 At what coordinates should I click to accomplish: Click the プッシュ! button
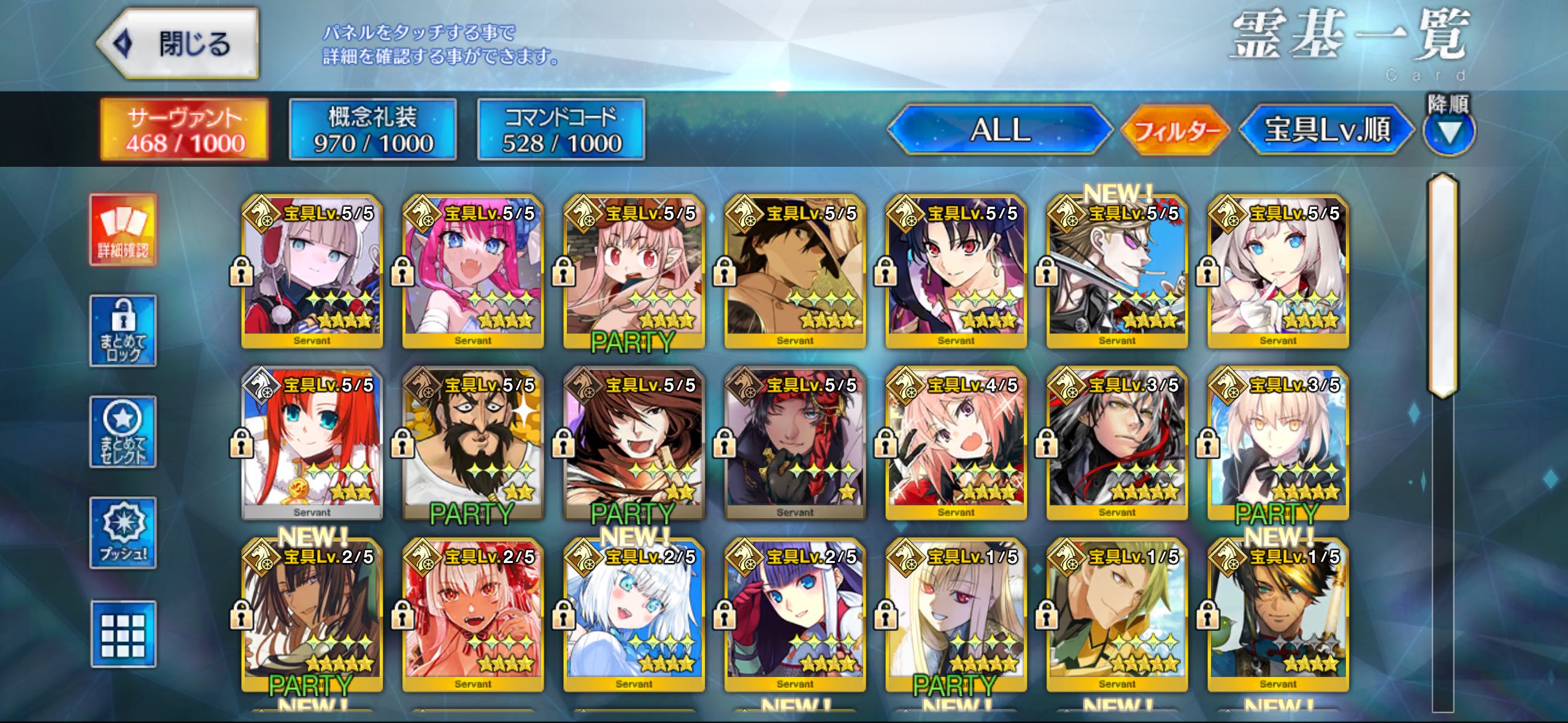123,533
